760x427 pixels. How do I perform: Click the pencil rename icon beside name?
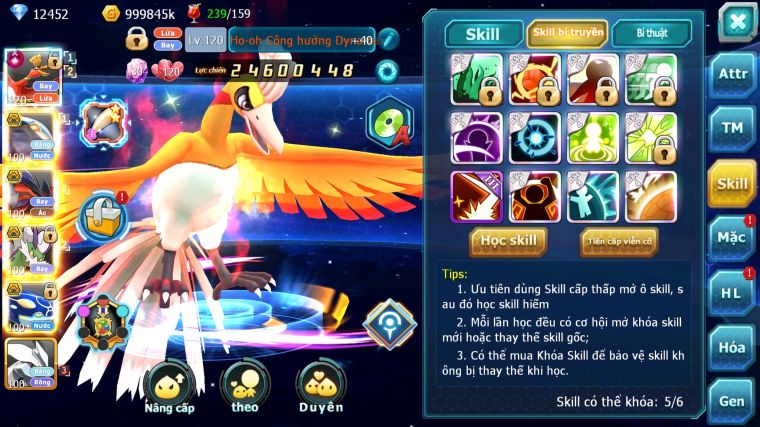pyautogui.click(x=387, y=40)
